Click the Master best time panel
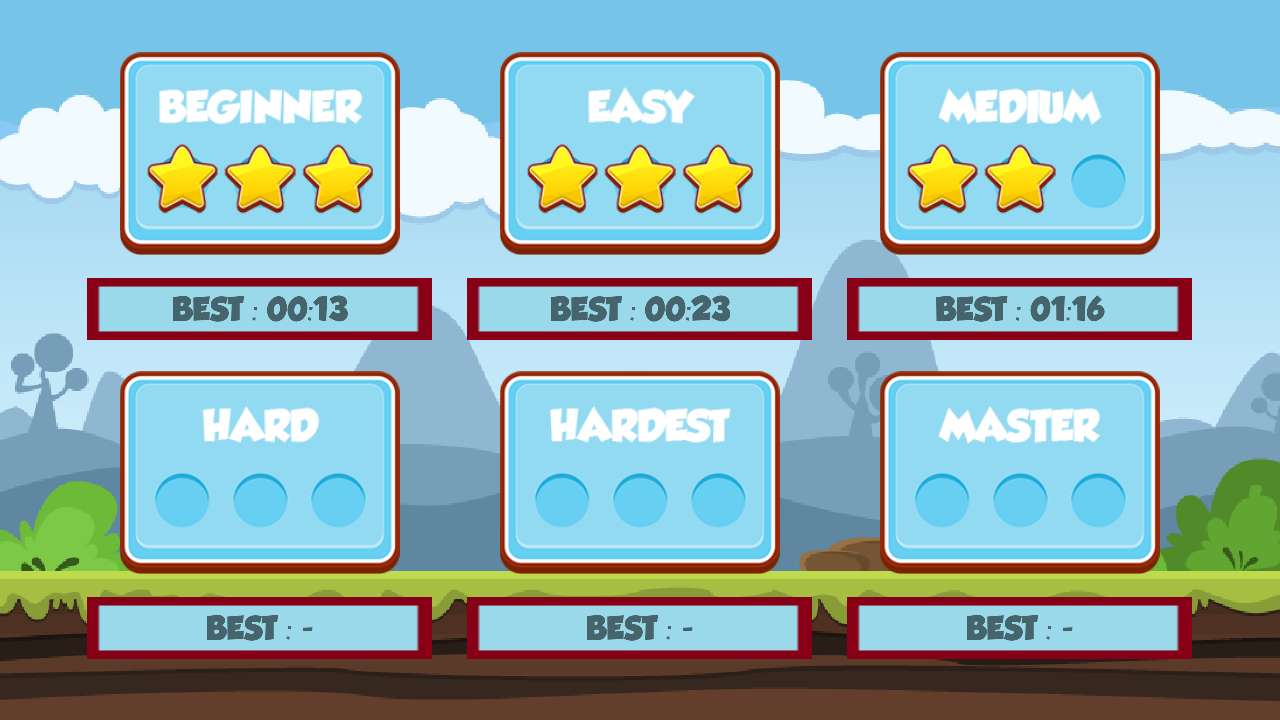 point(1020,627)
